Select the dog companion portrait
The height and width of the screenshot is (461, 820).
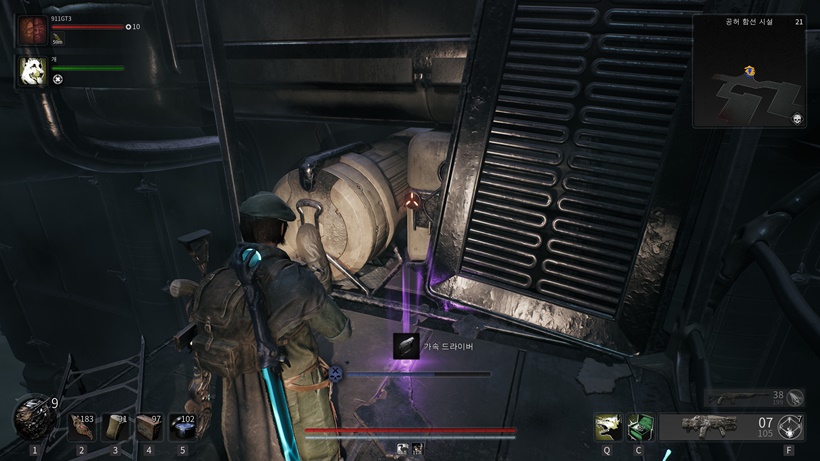point(33,71)
